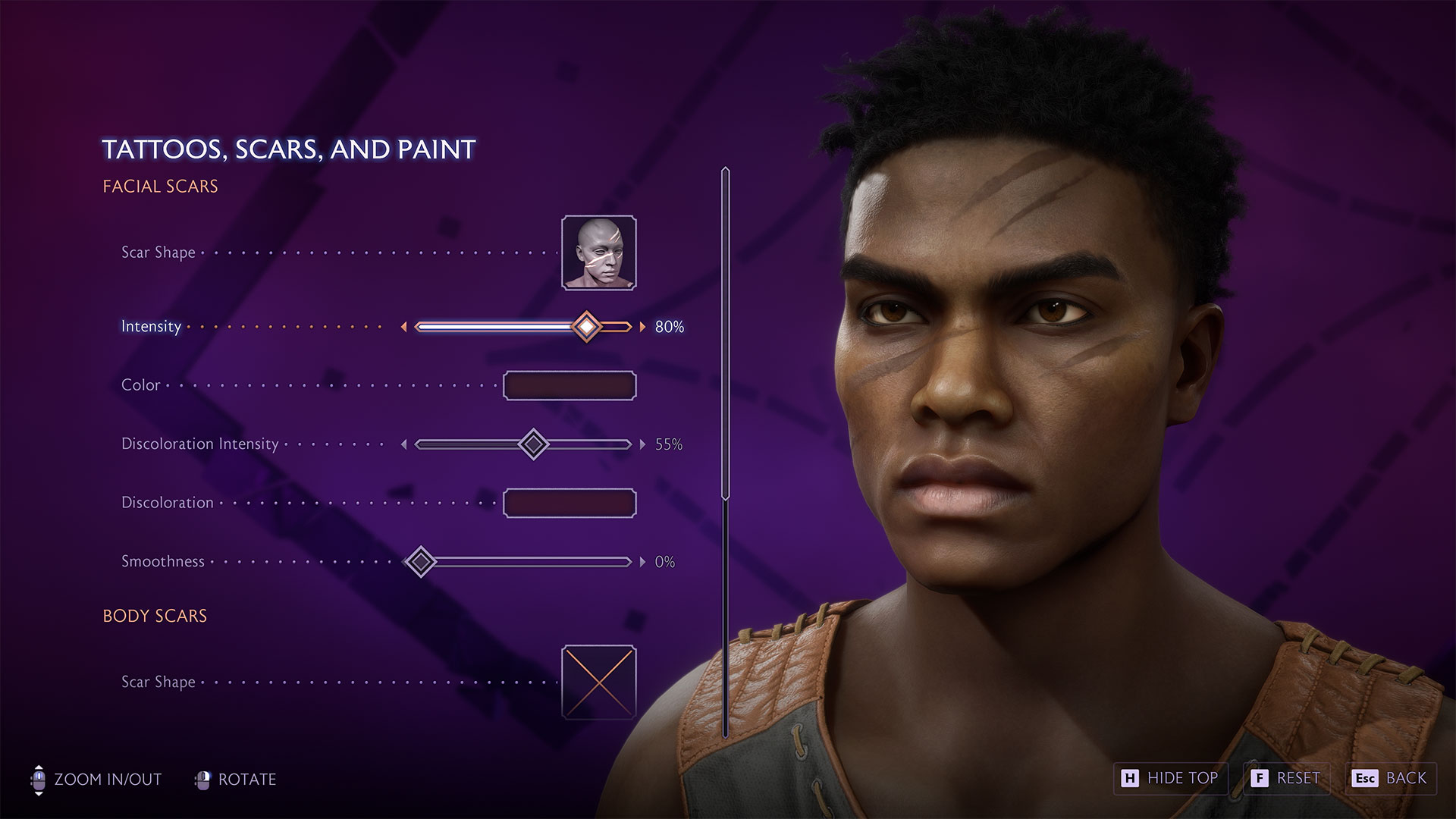Image resolution: width=1456 pixels, height=819 pixels.
Task: Open the Discoloration color swatch
Action: [570, 502]
